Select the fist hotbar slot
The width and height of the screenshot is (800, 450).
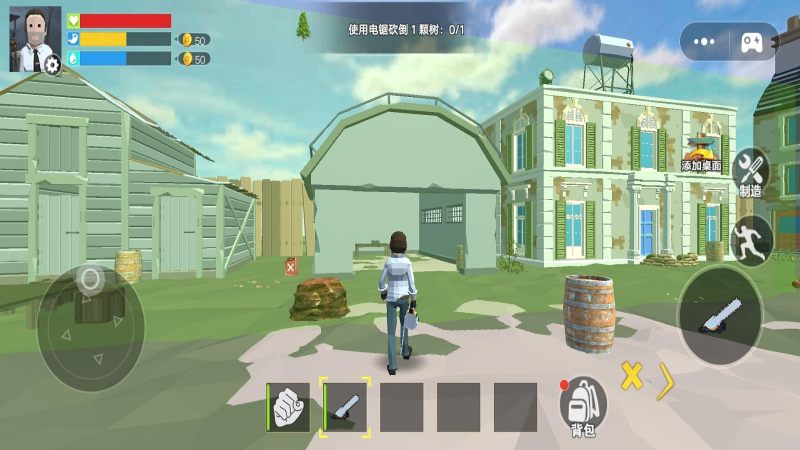coord(288,407)
